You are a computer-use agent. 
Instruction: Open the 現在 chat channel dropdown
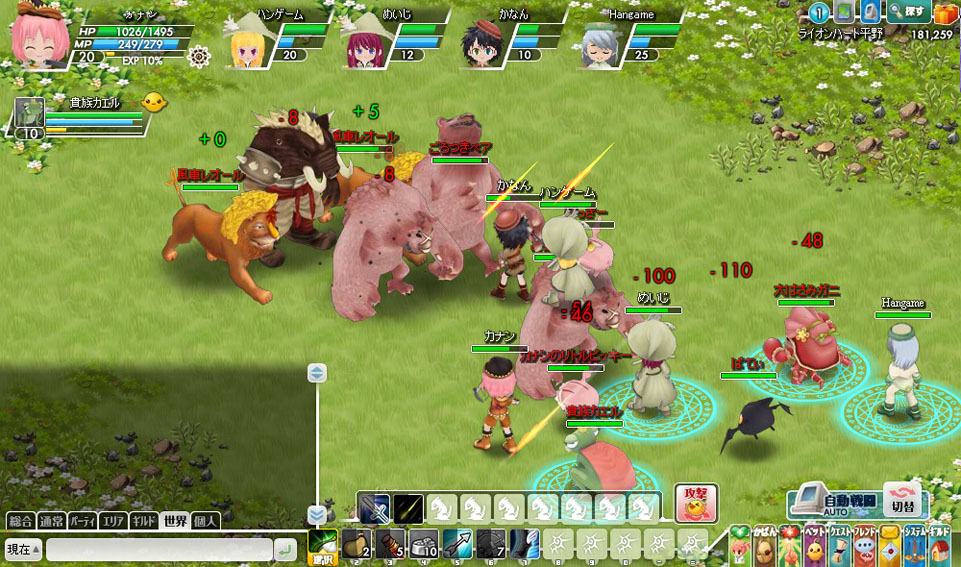[23, 549]
